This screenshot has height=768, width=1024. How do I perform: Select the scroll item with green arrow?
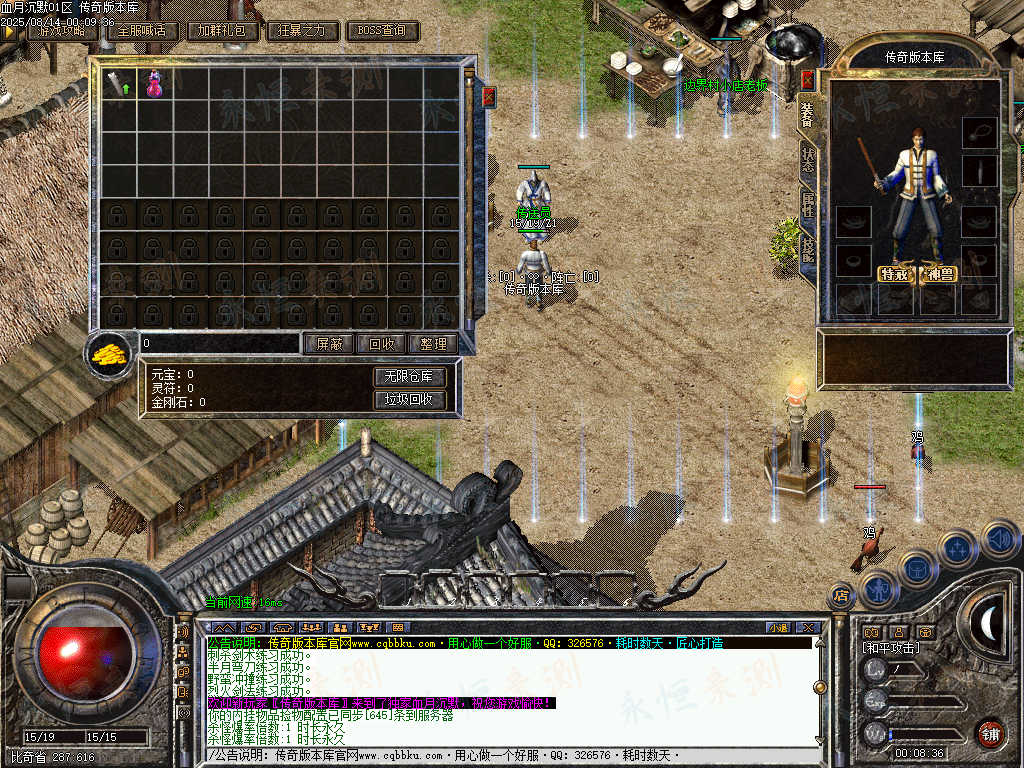(x=119, y=84)
